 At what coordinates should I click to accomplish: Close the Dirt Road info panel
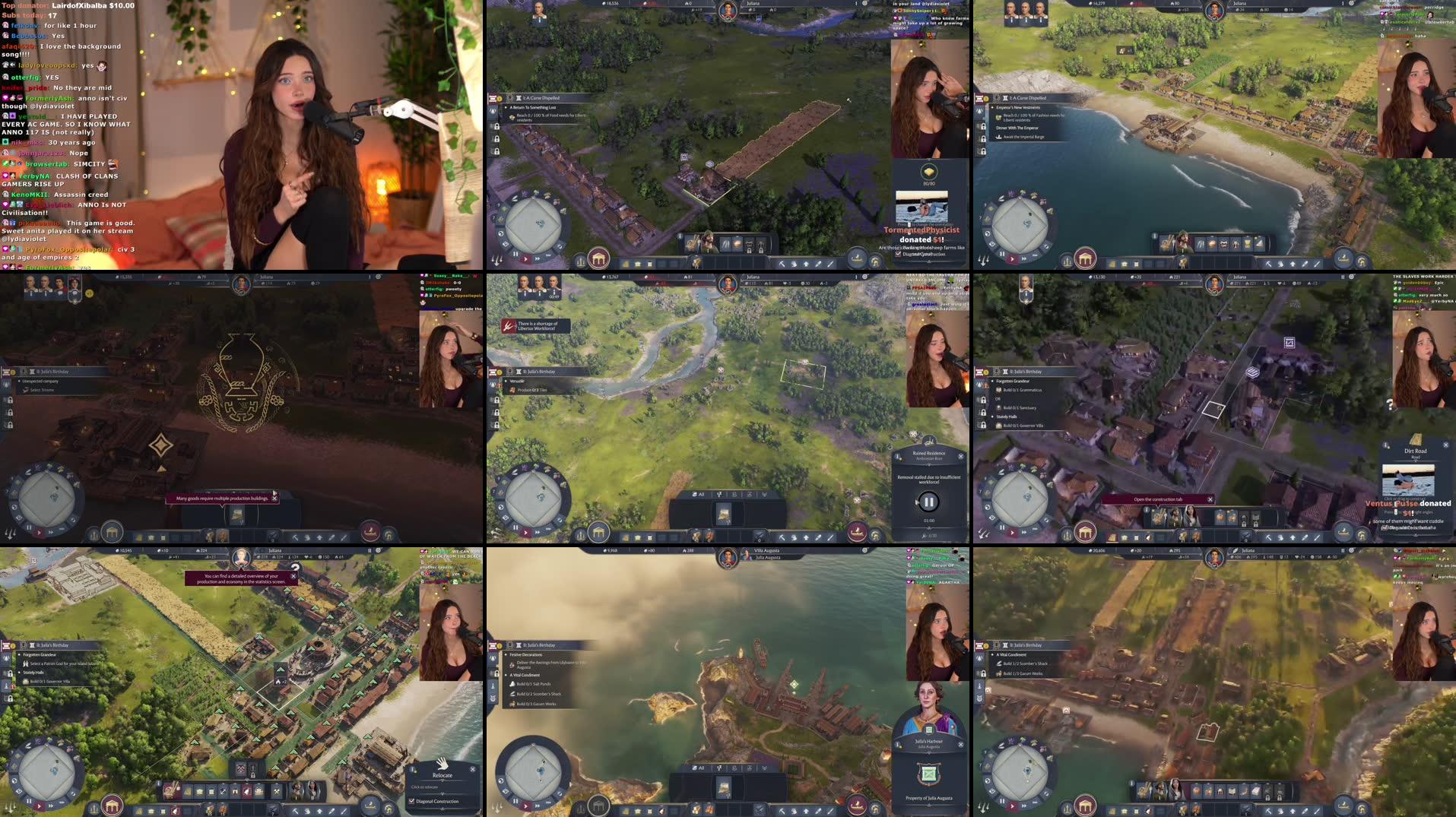pyautogui.click(x=1445, y=445)
